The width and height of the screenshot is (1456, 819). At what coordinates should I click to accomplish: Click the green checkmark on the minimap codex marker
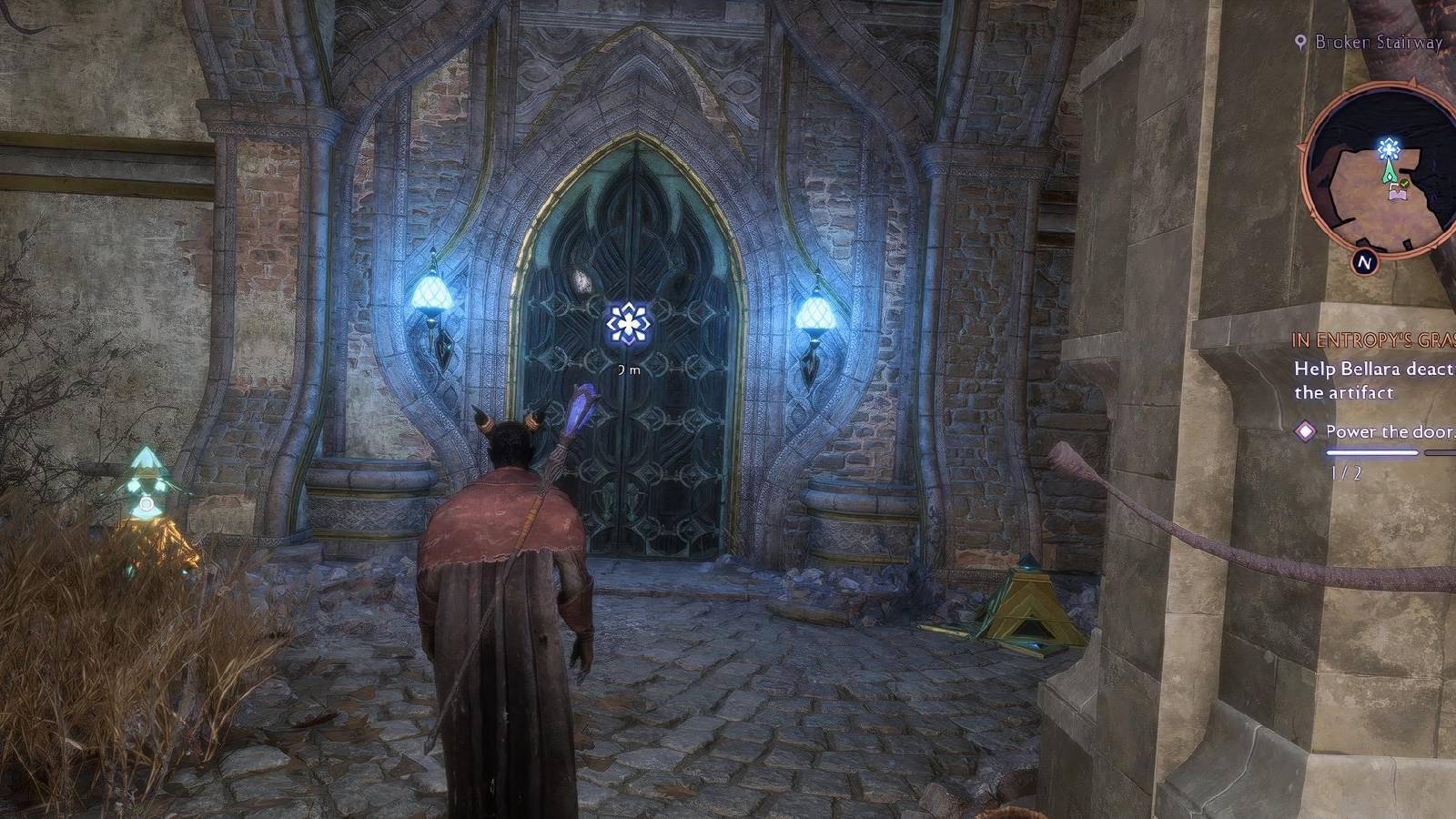[1404, 183]
